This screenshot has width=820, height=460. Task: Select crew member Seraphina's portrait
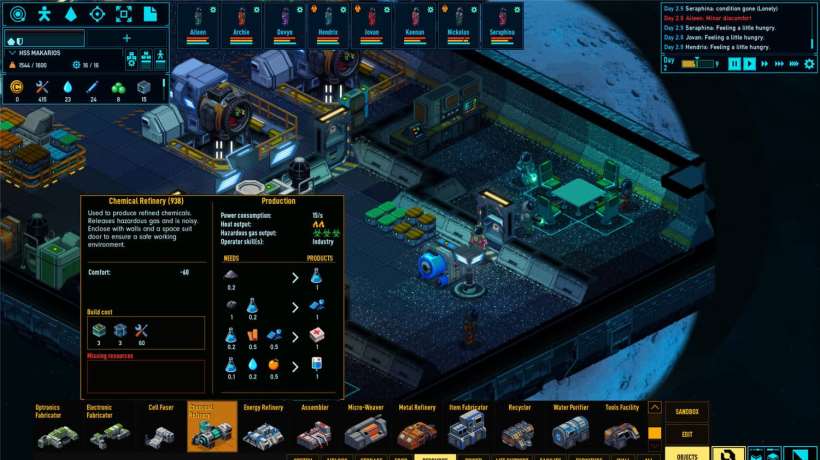click(501, 22)
